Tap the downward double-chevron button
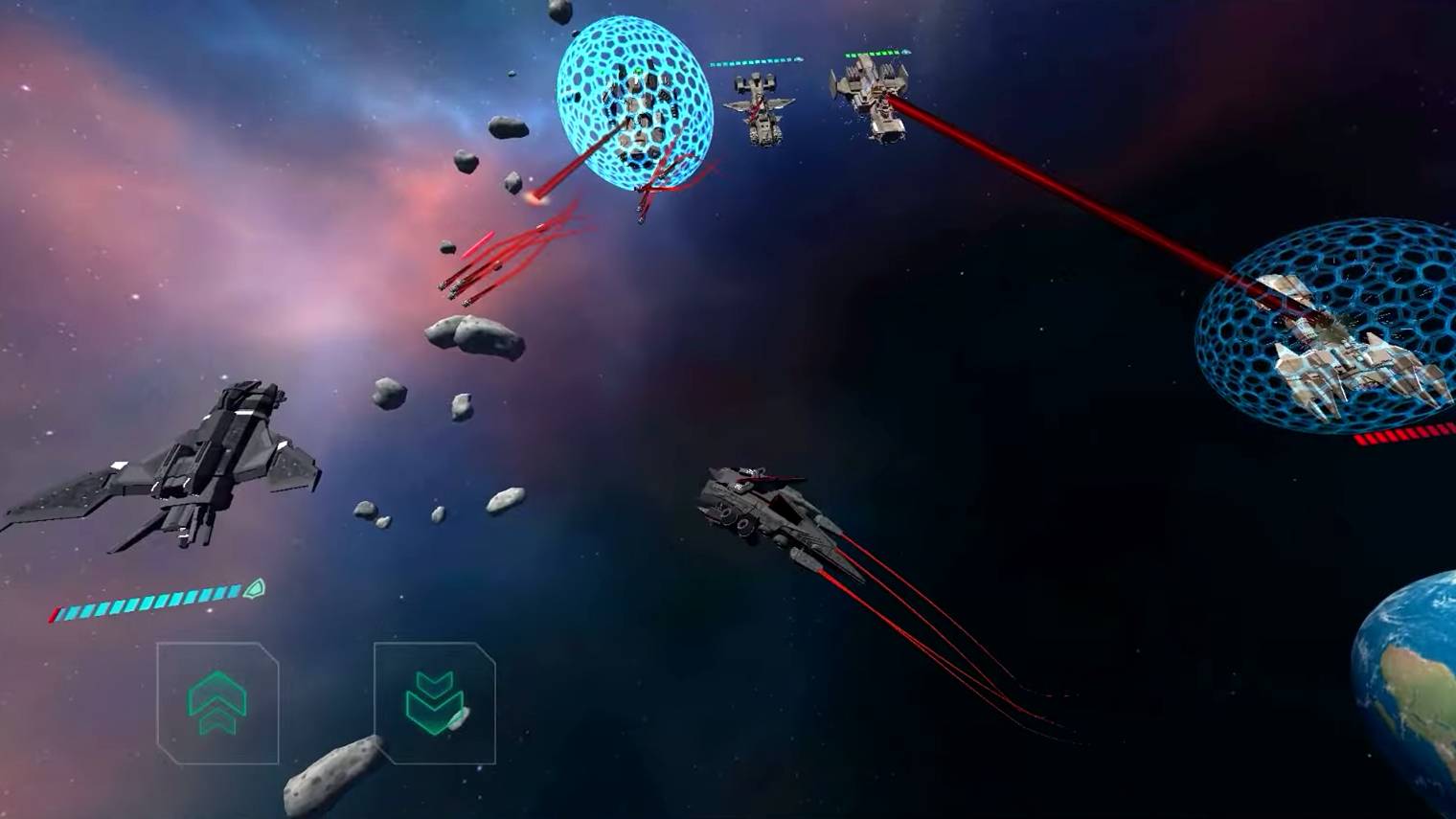 point(434,703)
